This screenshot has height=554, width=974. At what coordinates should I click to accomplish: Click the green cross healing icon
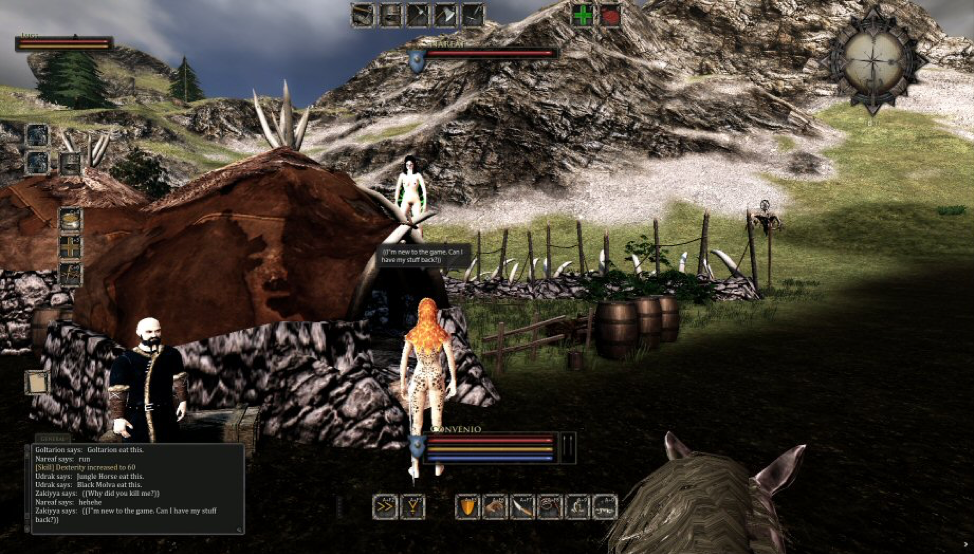(x=582, y=15)
